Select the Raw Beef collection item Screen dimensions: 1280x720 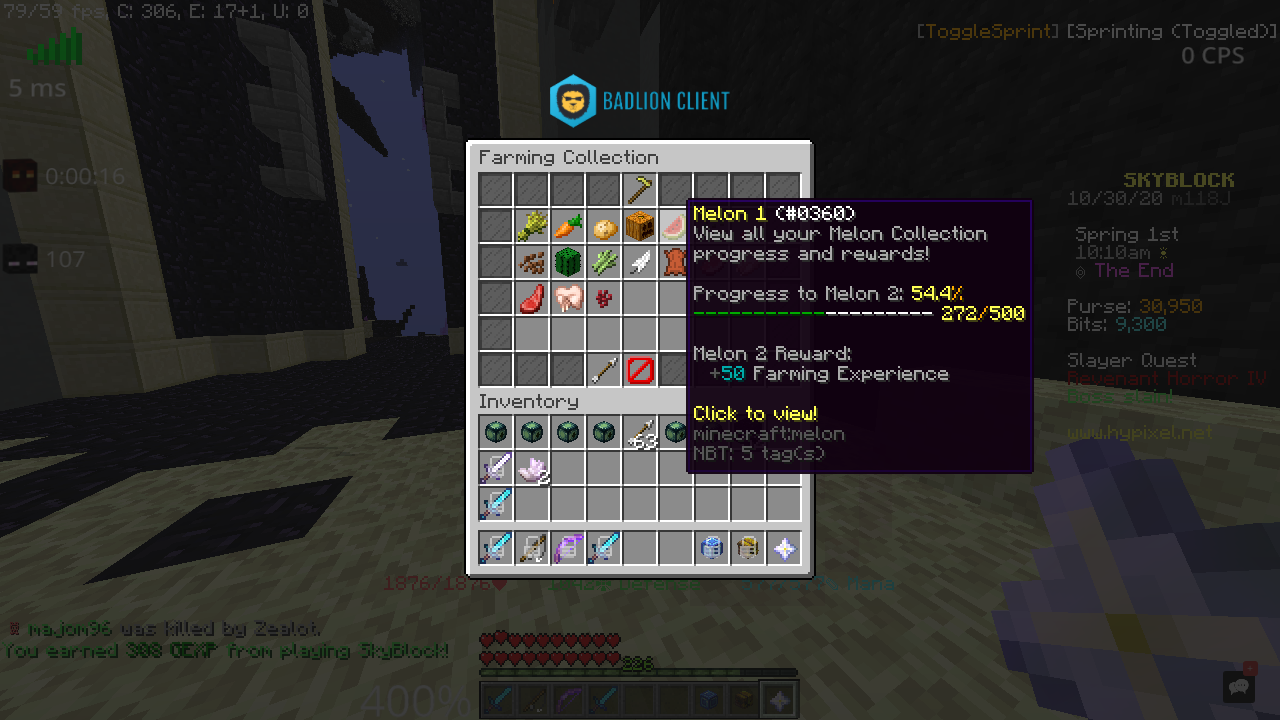click(533, 297)
